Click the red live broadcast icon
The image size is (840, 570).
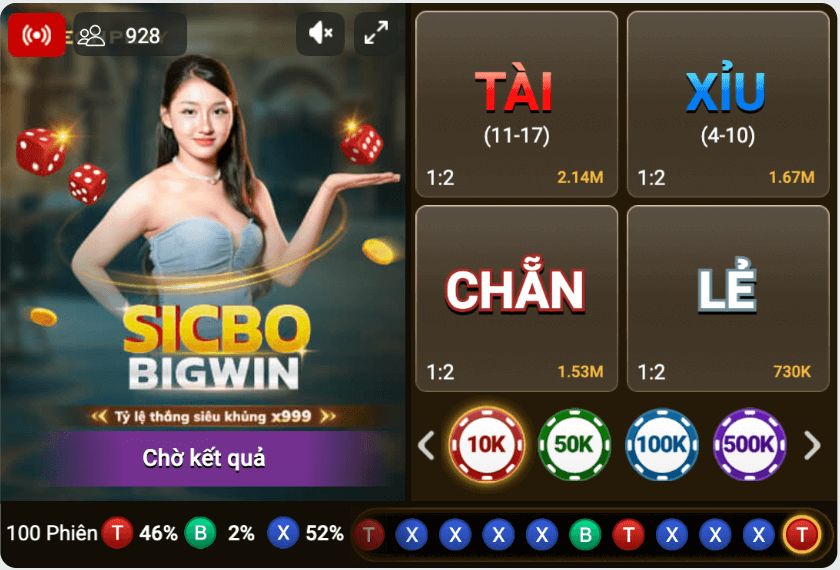[37, 35]
